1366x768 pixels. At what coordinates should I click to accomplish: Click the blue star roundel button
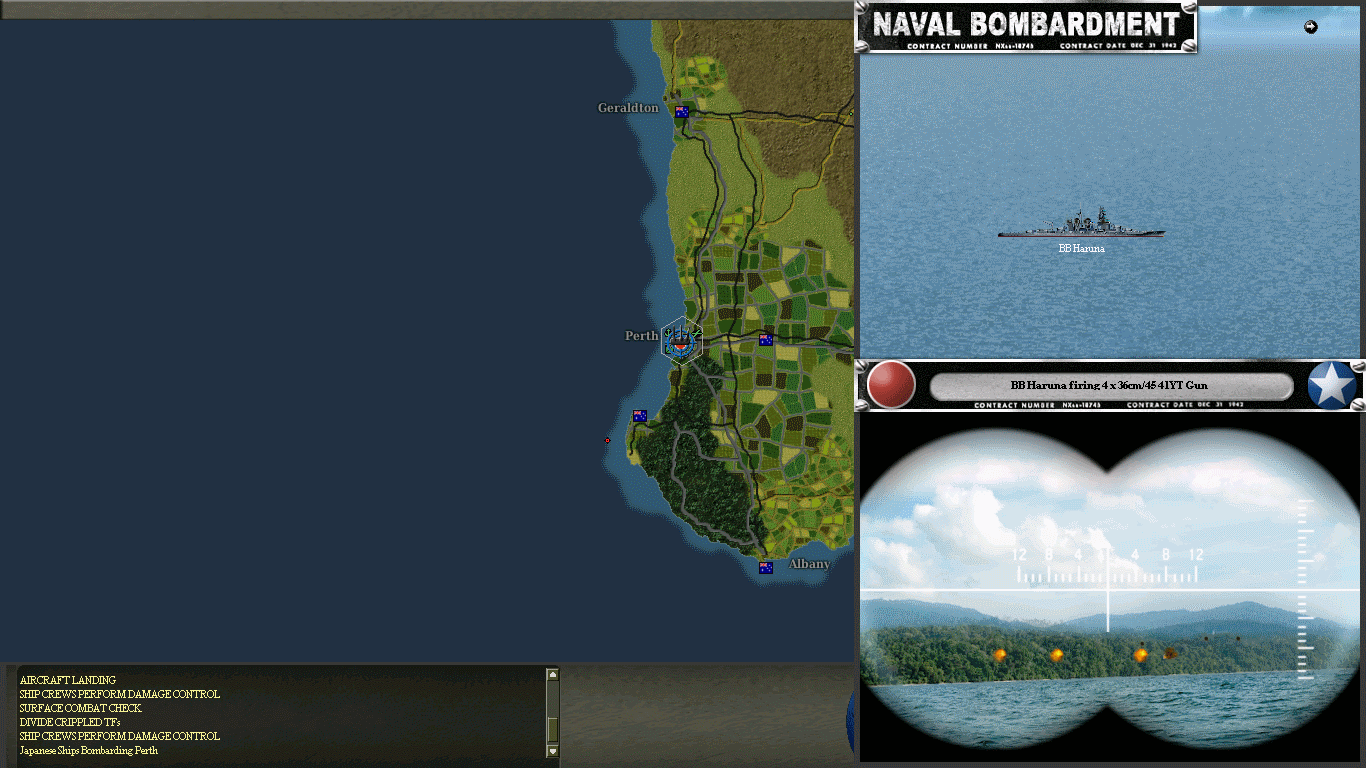[x=1334, y=384]
